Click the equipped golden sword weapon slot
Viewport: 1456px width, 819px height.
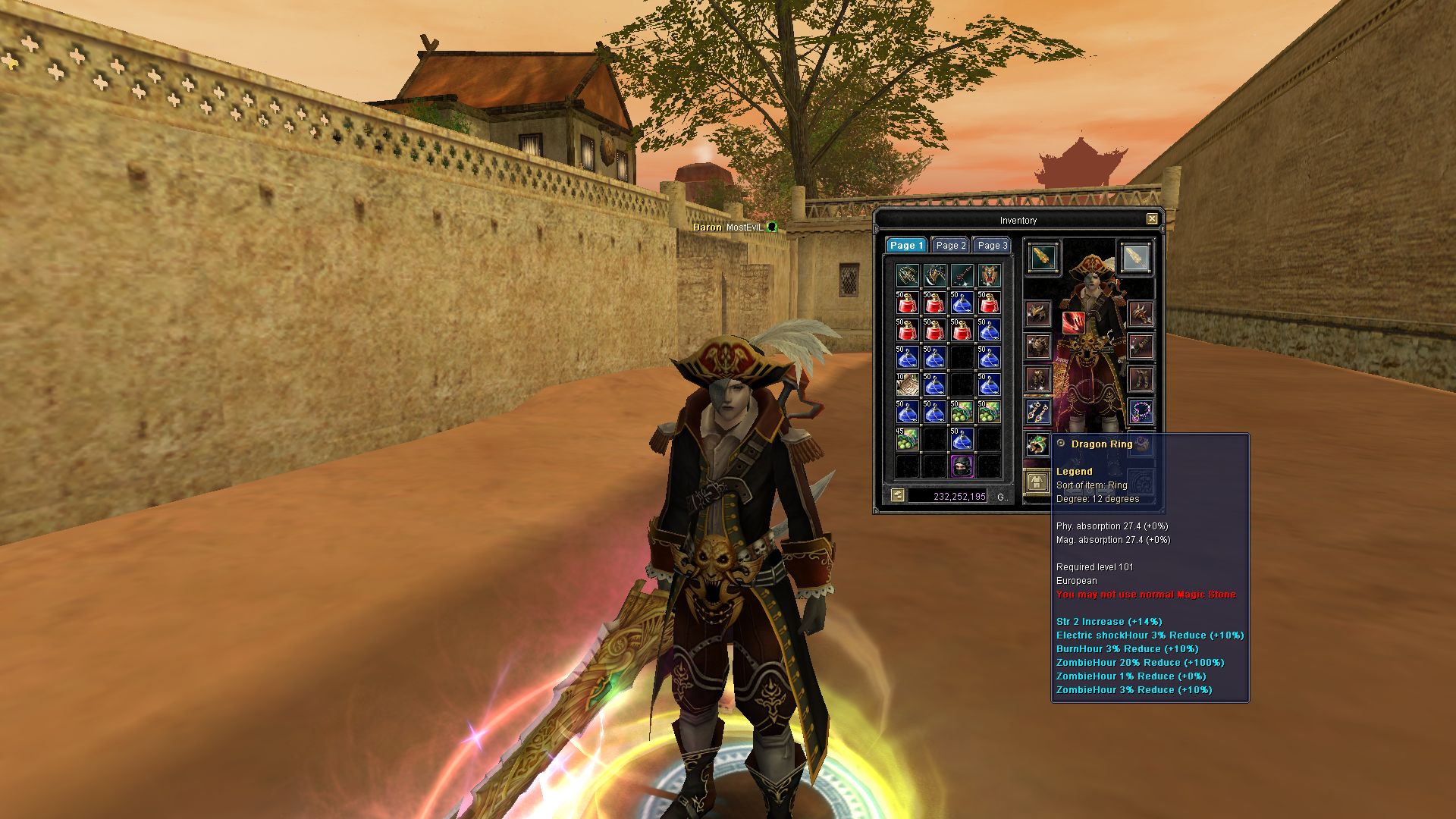coord(1043,258)
